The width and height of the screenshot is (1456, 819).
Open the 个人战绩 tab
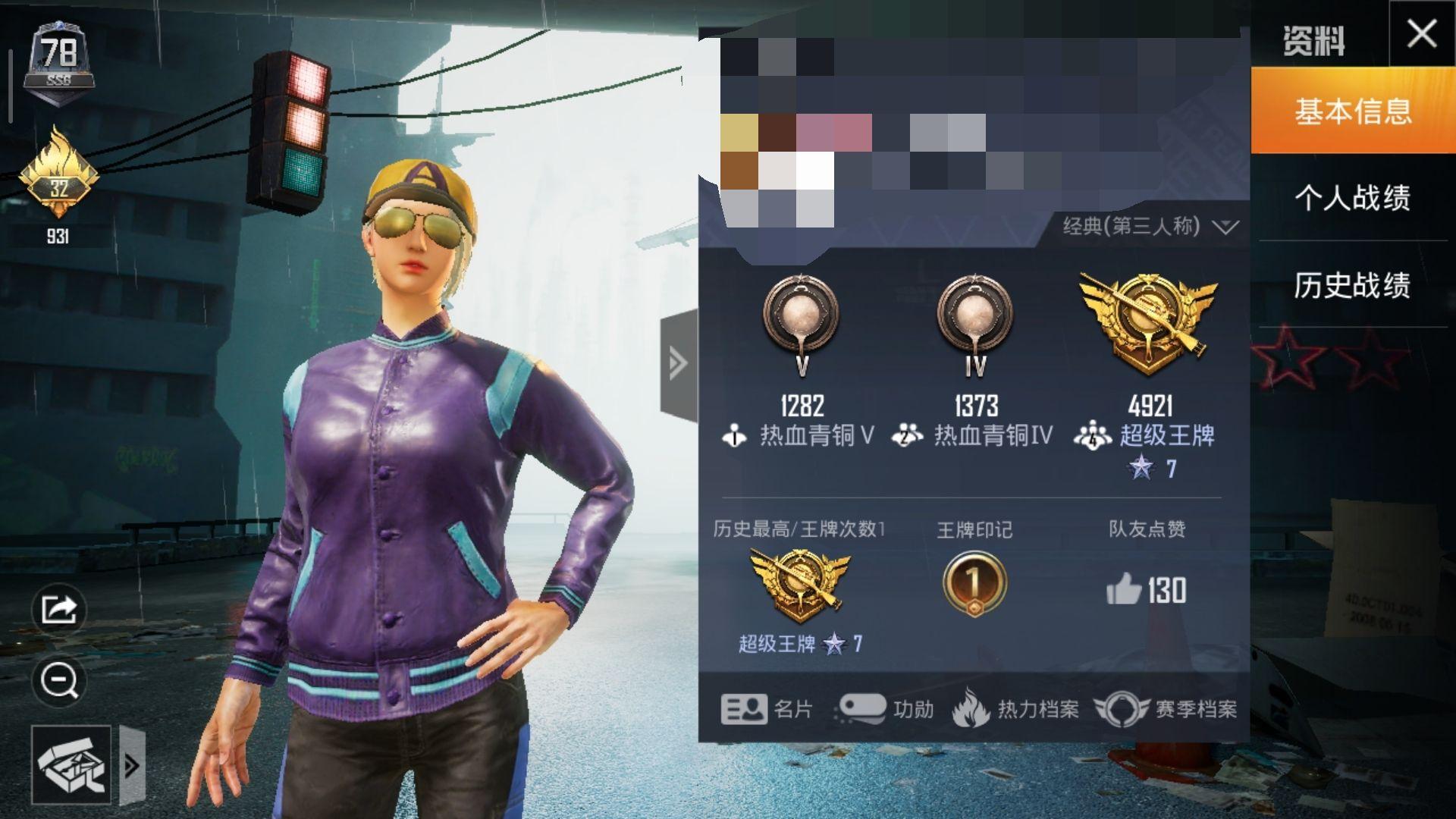coord(1353,198)
